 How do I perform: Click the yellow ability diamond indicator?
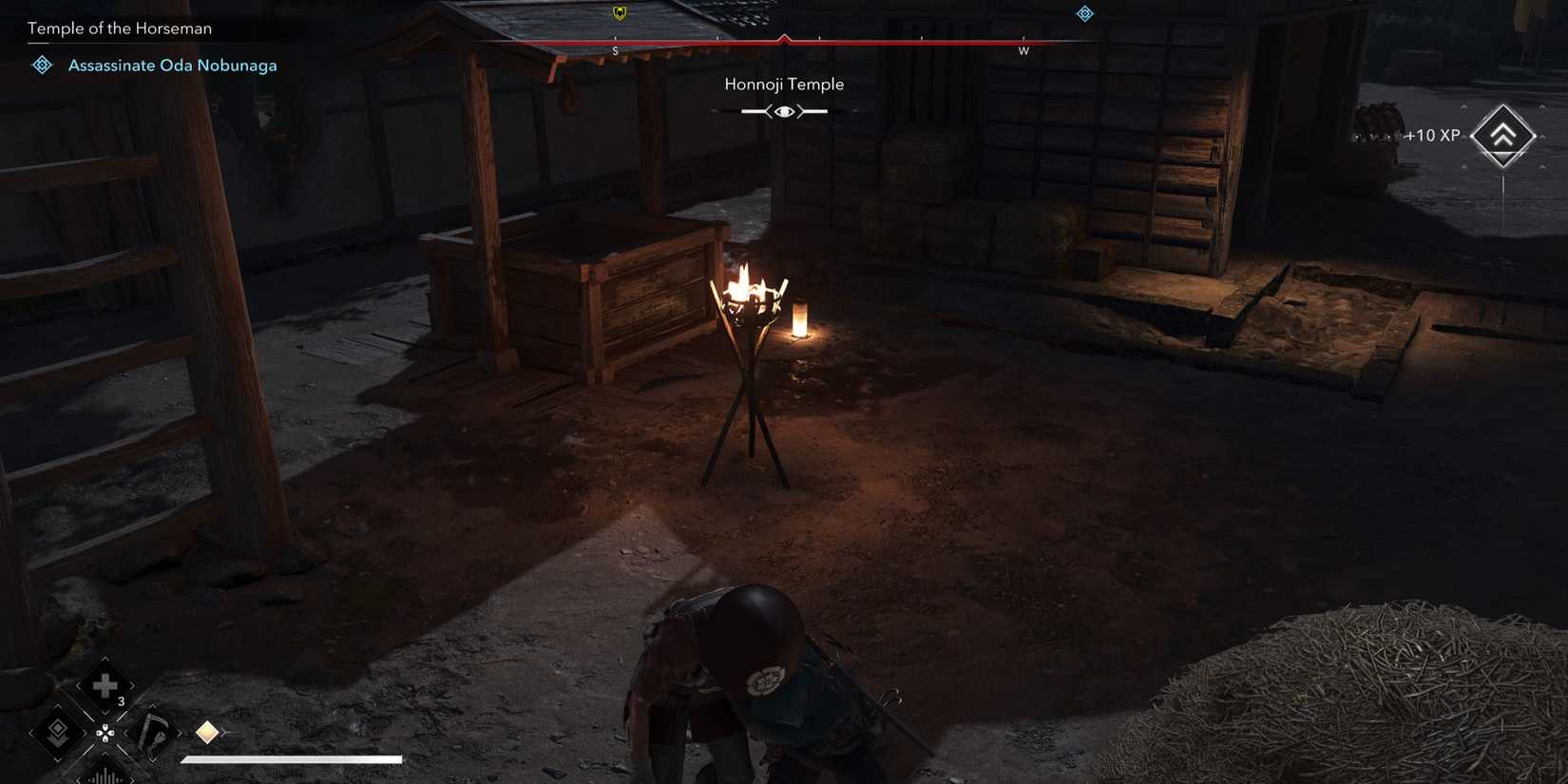point(206,732)
